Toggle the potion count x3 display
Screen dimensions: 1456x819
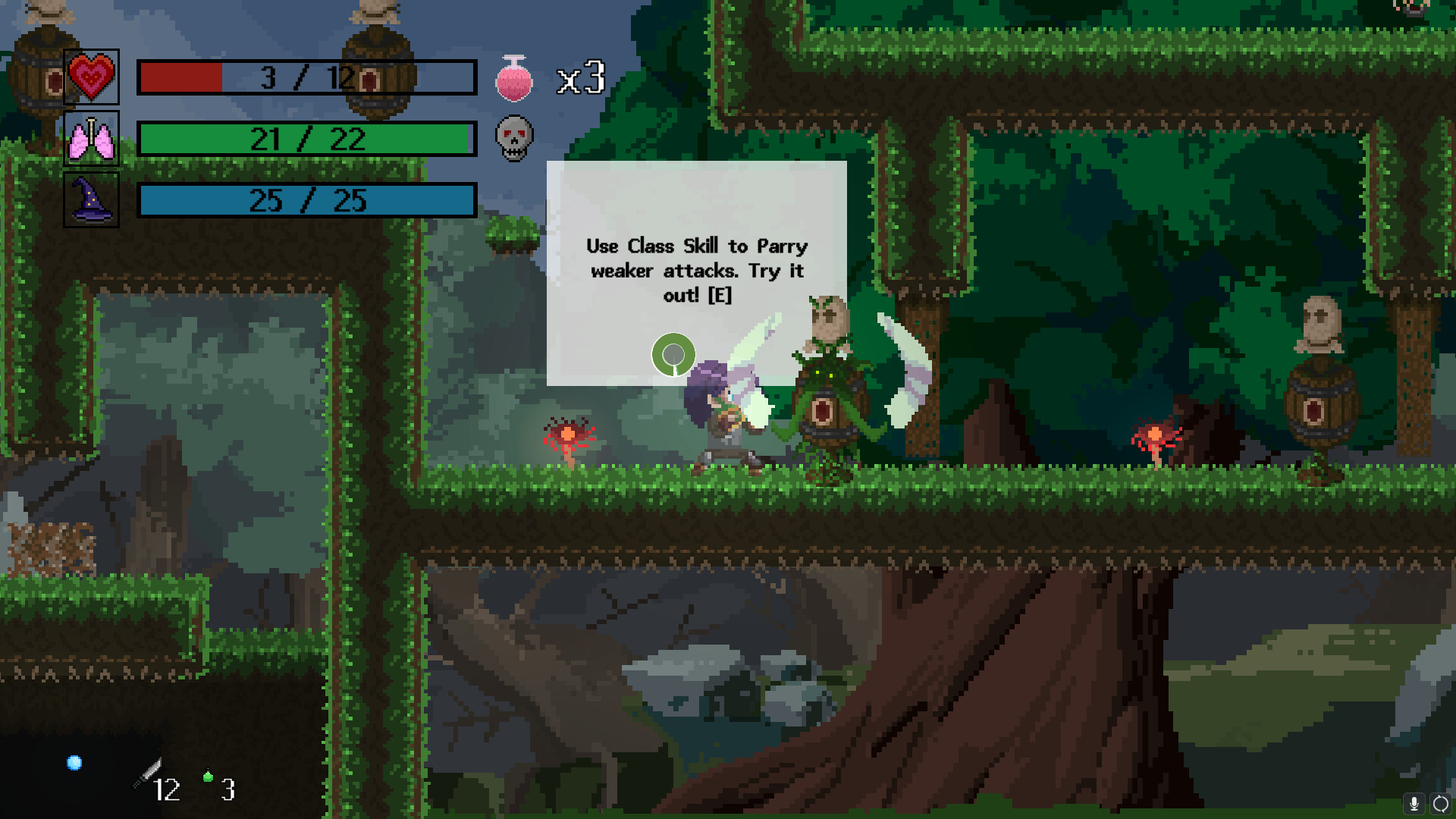[x=581, y=77]
